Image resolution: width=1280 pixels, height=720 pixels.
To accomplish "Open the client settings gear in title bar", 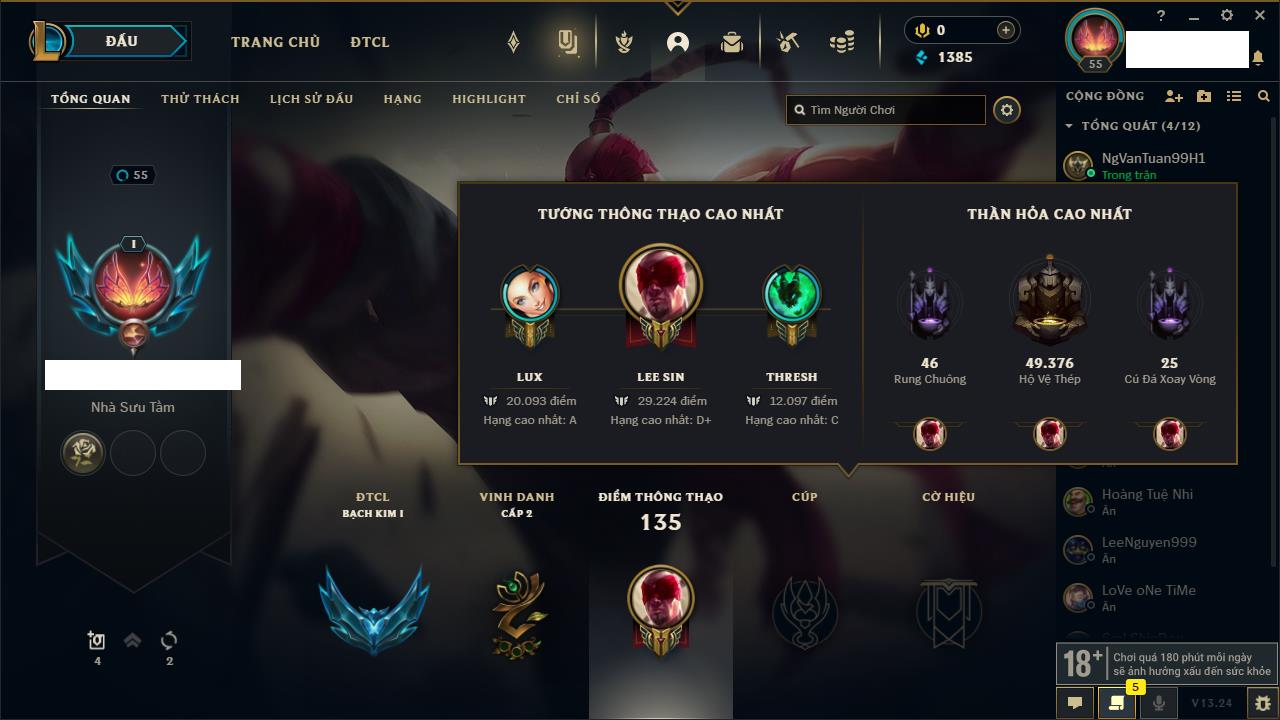I will [1227, 16].
